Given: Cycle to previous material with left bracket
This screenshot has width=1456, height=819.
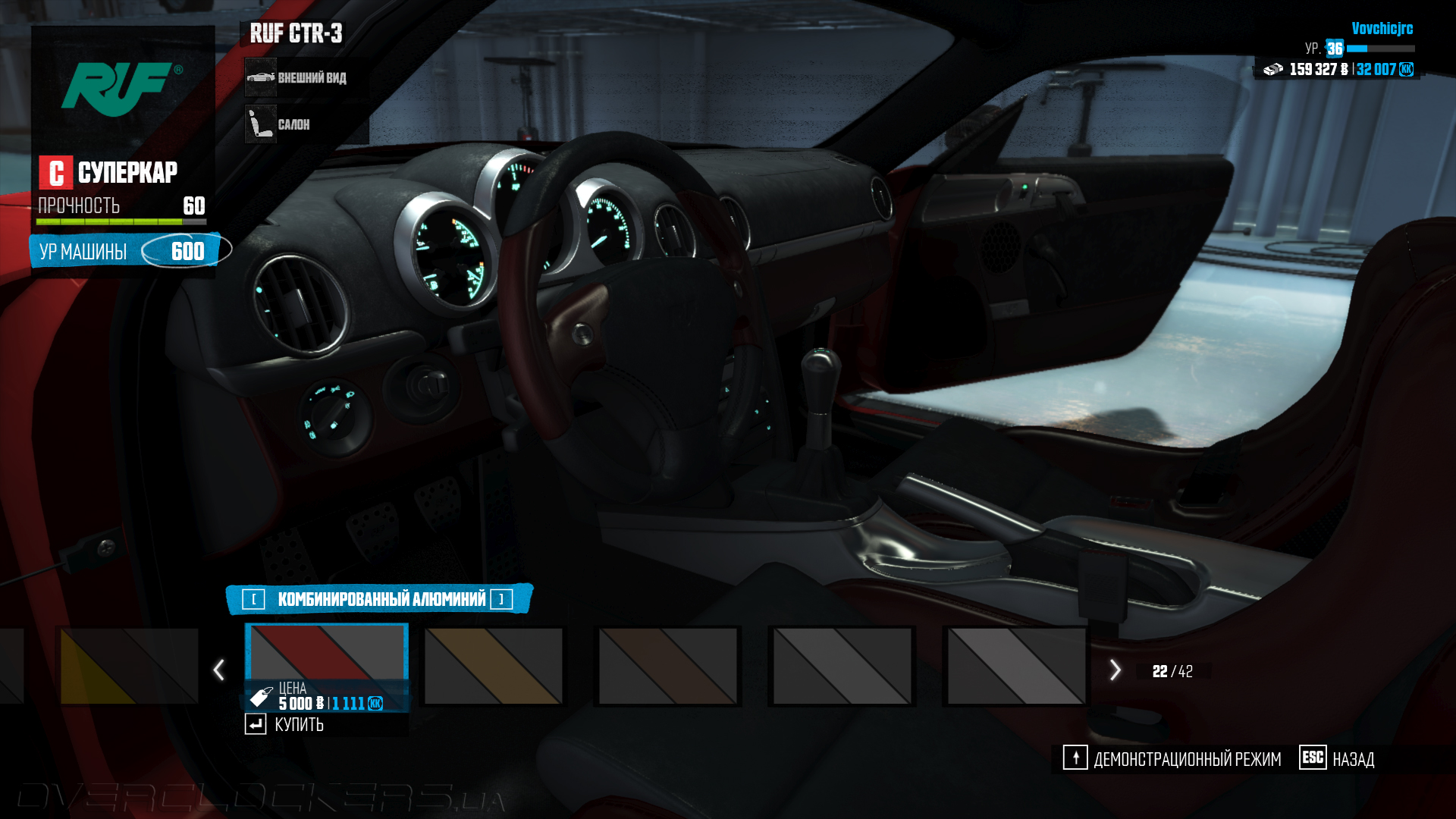Looking at the screenshot, I should pyautogui.click(x=253, y=600).
